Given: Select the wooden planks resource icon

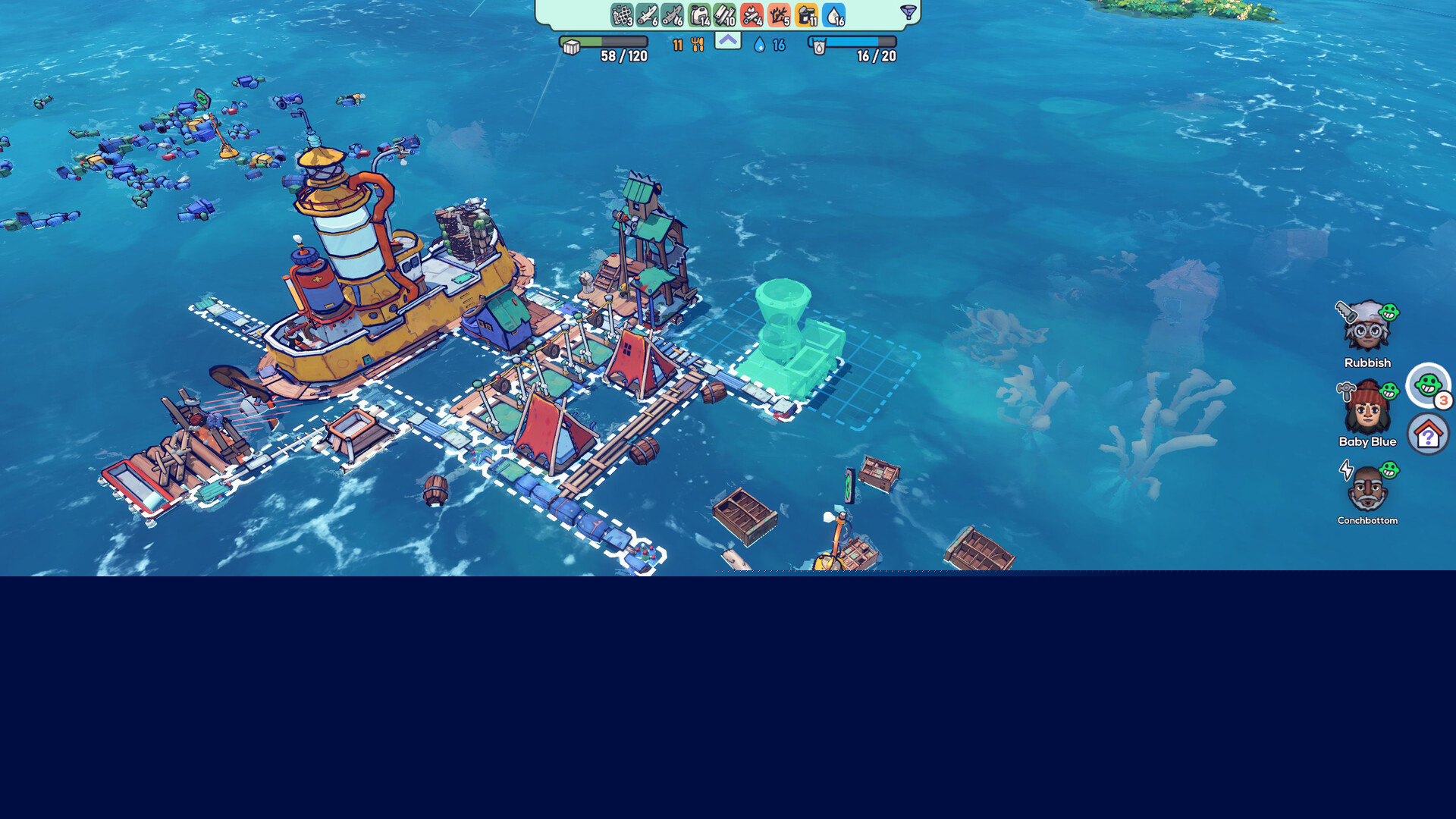Looking at the screenshot, I should 726,15.
